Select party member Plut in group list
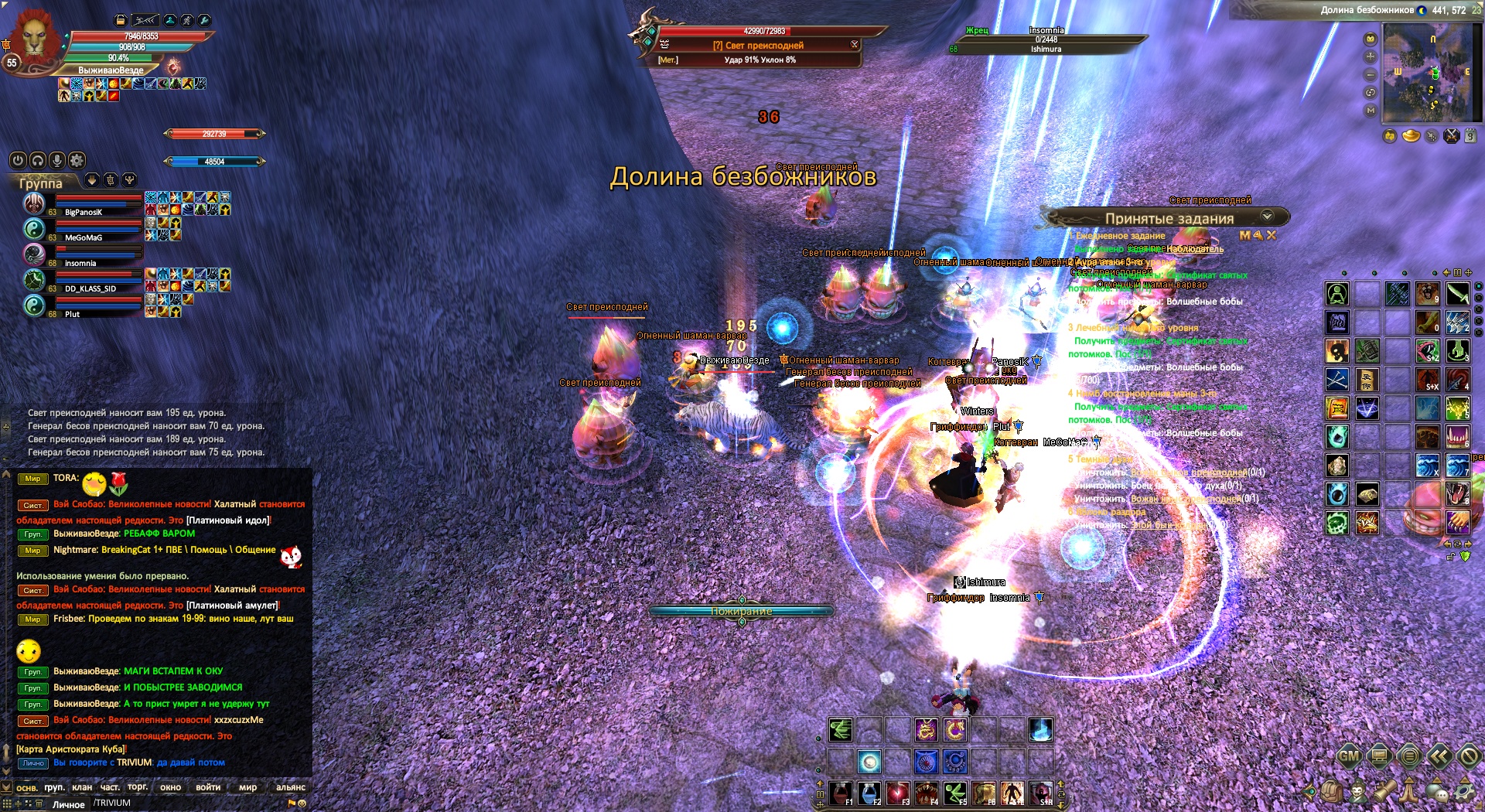 point(72,314)
